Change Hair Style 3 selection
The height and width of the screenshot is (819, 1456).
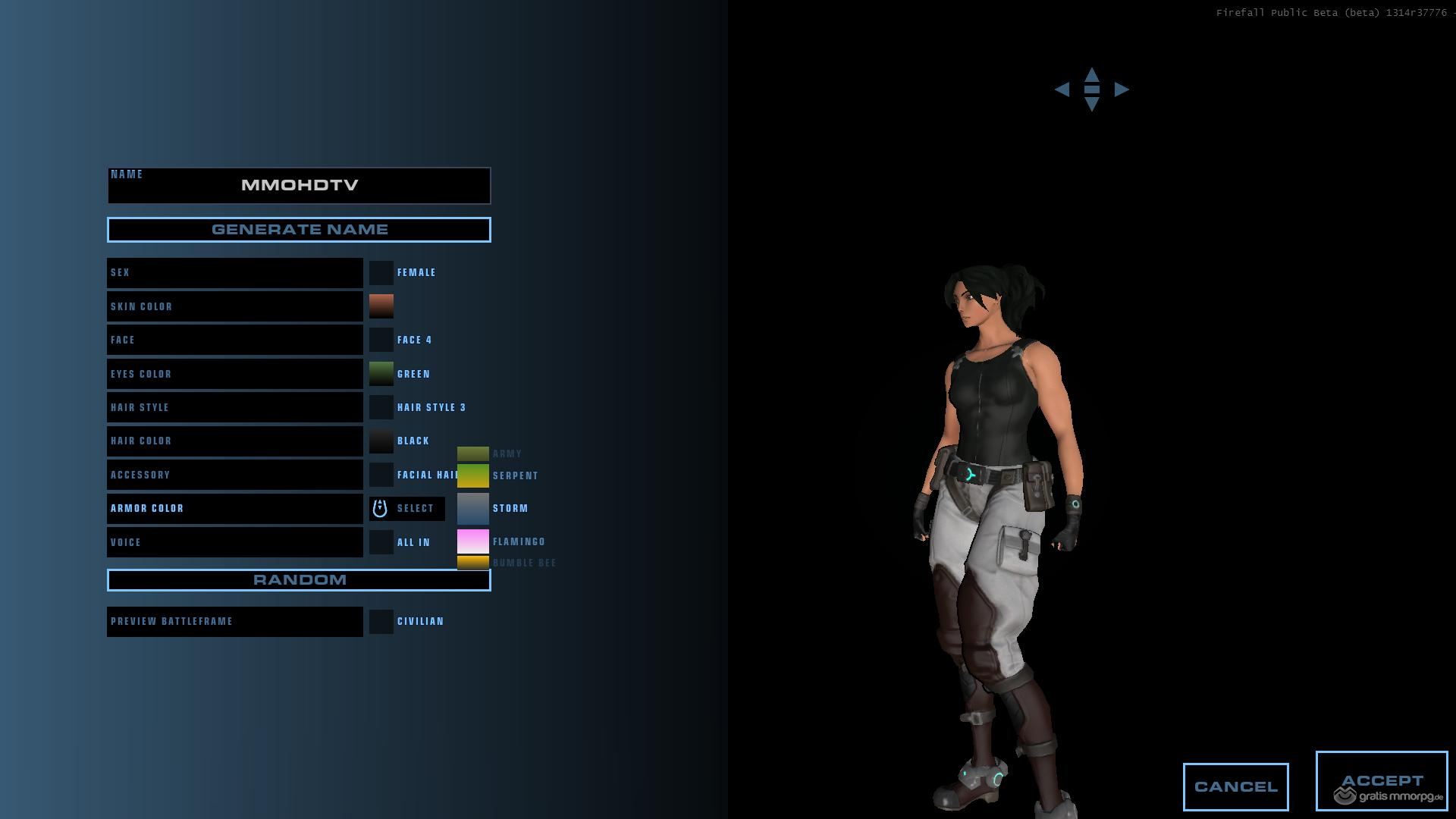coord(381,407)
